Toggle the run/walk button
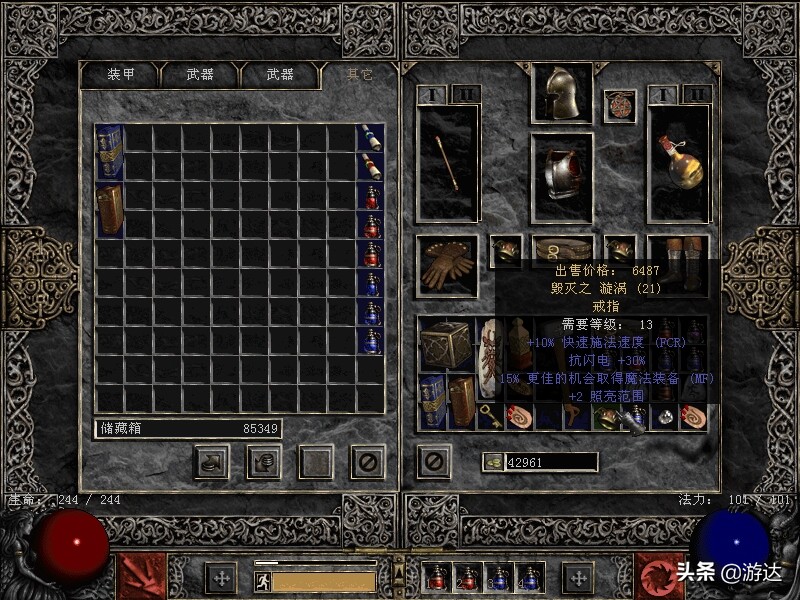 click(x=262, y=580)
